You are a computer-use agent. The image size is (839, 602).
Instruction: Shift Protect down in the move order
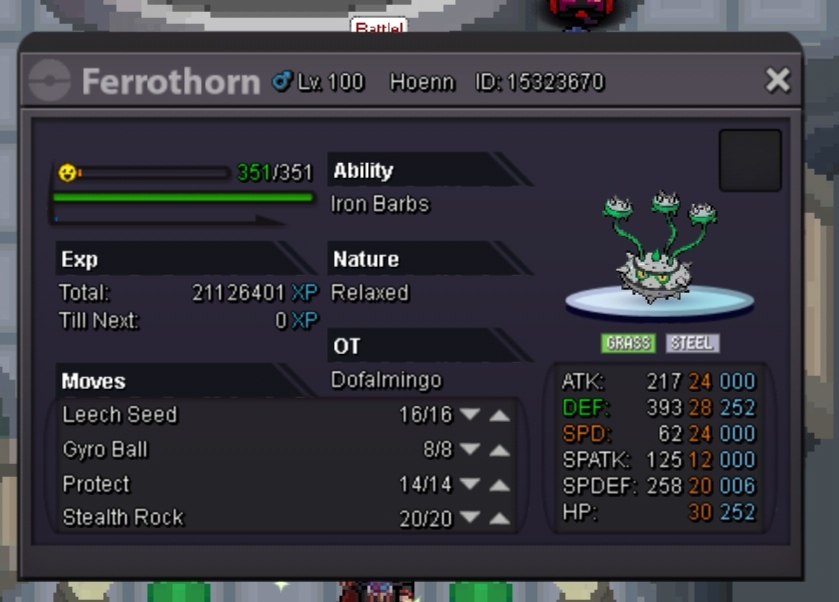point(470,485)
